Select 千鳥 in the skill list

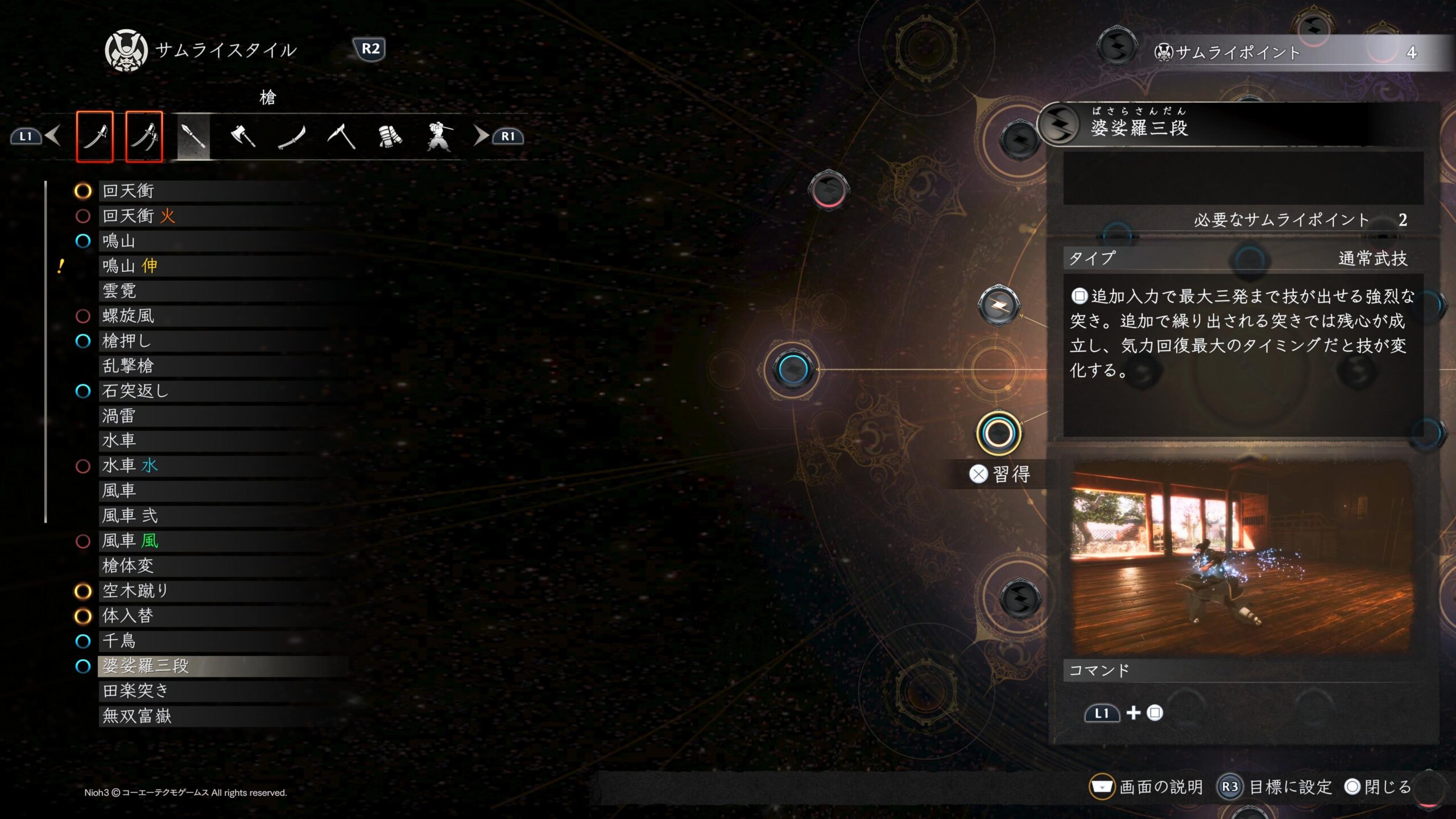click(119, 641)
